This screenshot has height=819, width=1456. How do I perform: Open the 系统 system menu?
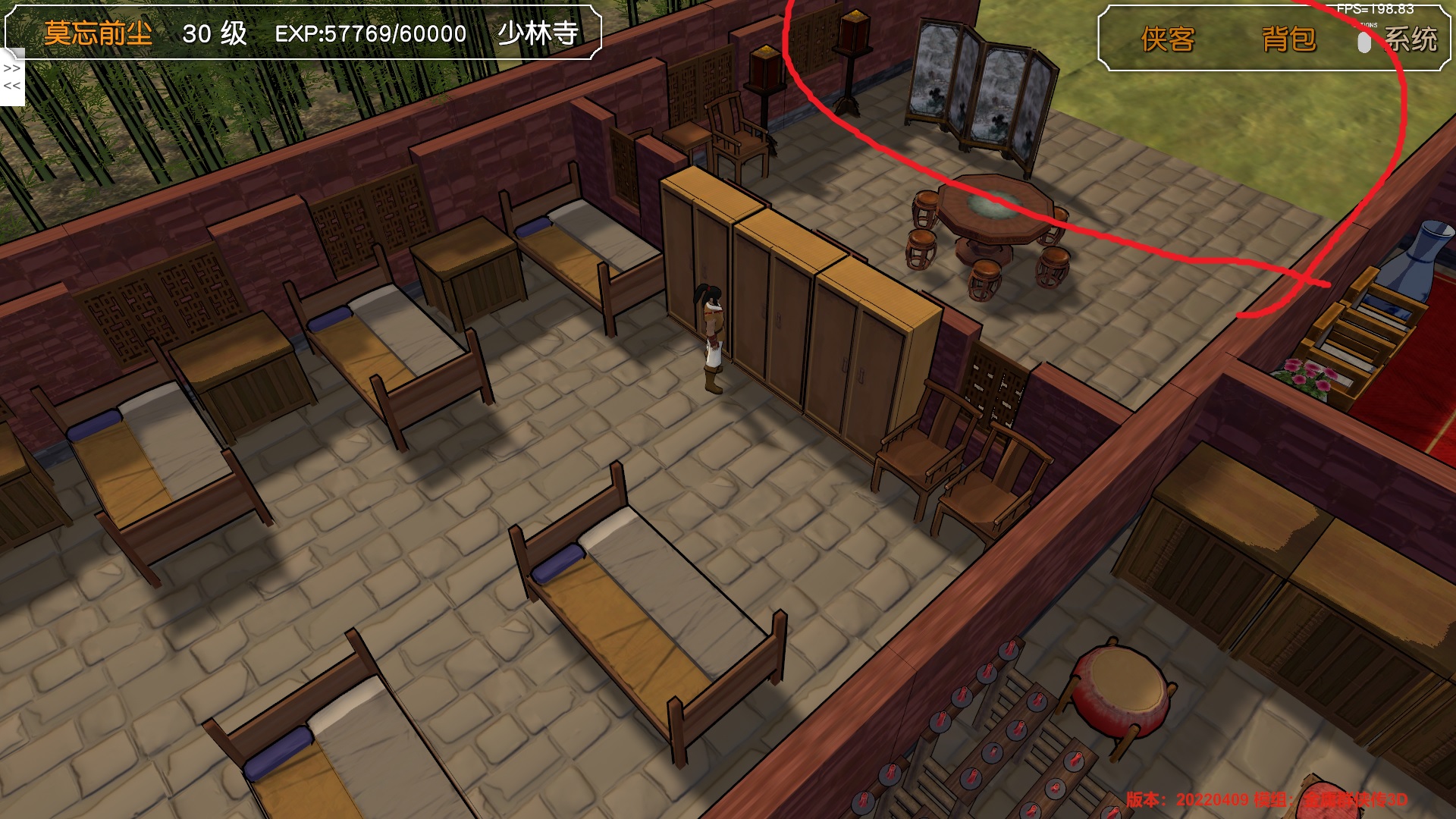[x=1410, y=39]
